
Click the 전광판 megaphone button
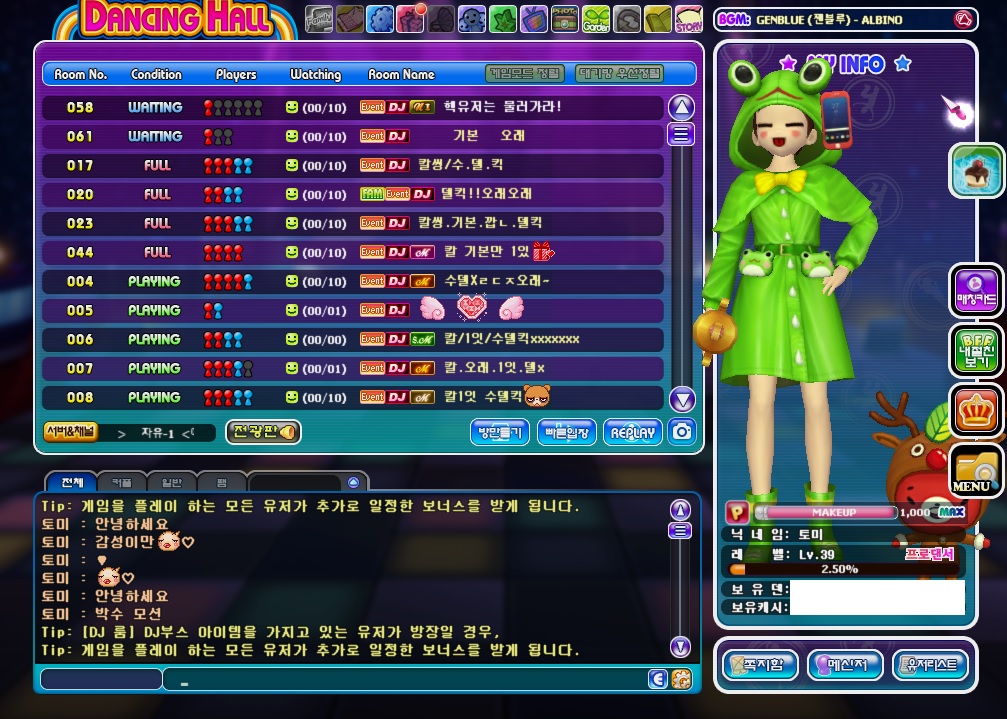click(x=263, y=432)
